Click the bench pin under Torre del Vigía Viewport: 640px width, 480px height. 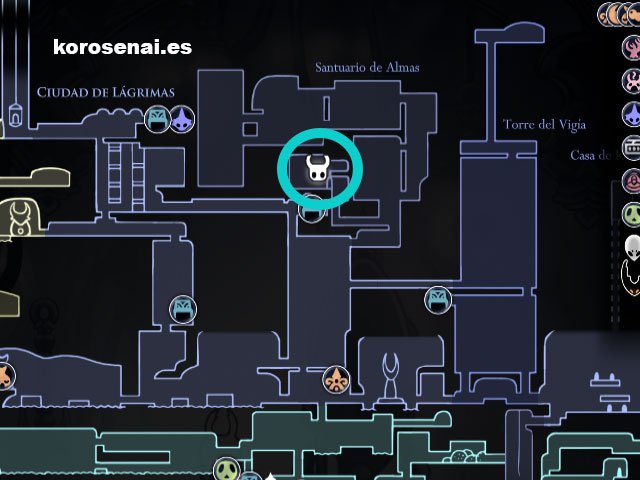pyautogui.click(x=438, y=299)
